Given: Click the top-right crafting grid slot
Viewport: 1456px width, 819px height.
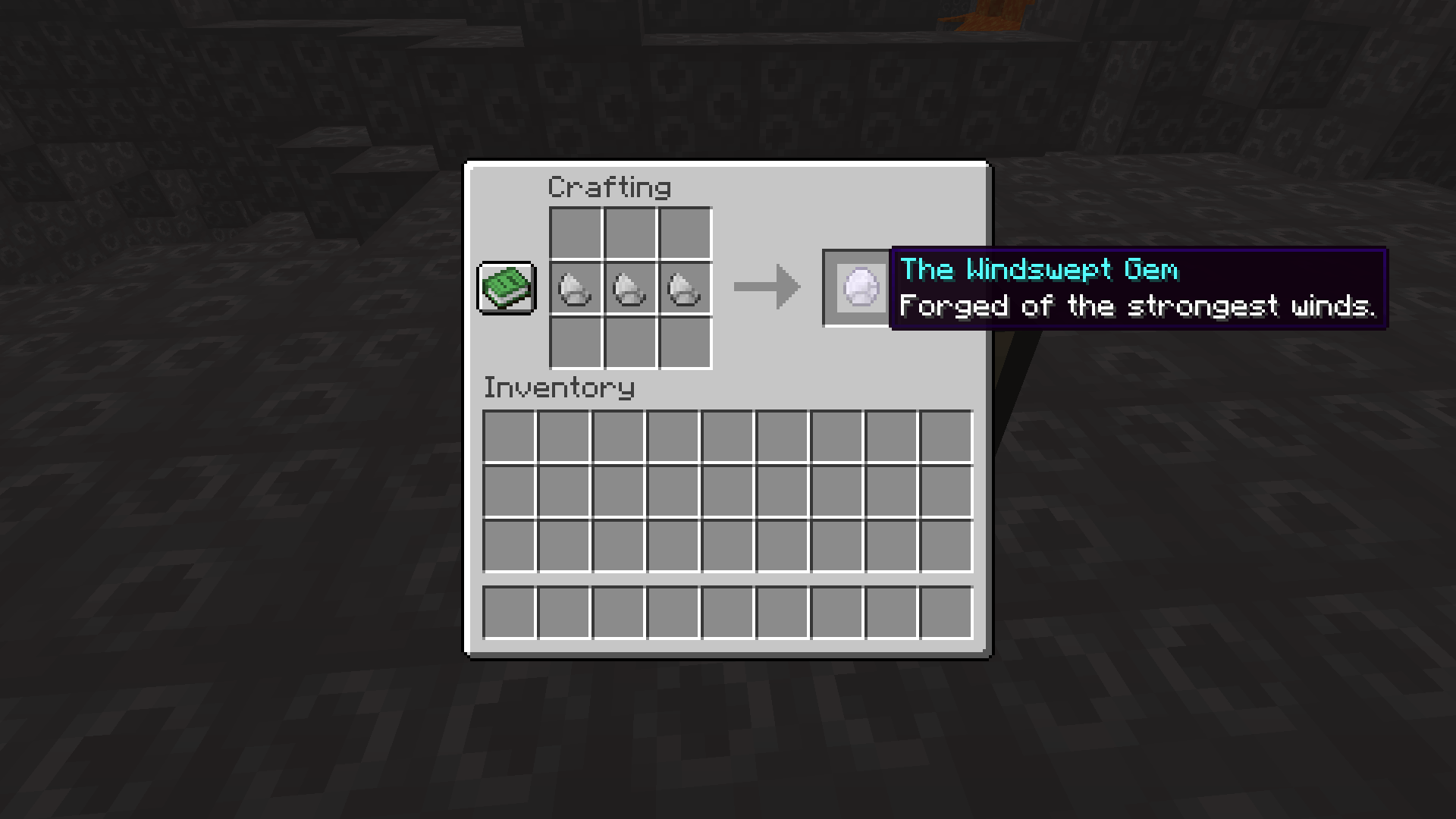Looking at the screenshot, I should coord(684,234).
